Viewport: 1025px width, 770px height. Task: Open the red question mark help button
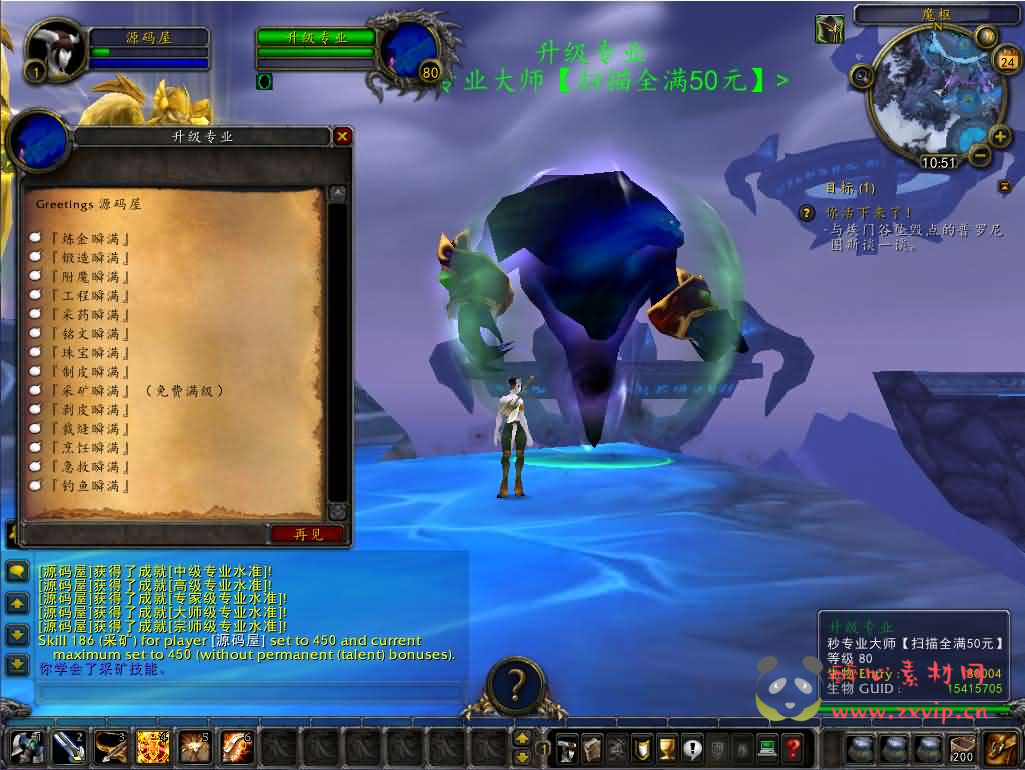coord(792,747)
